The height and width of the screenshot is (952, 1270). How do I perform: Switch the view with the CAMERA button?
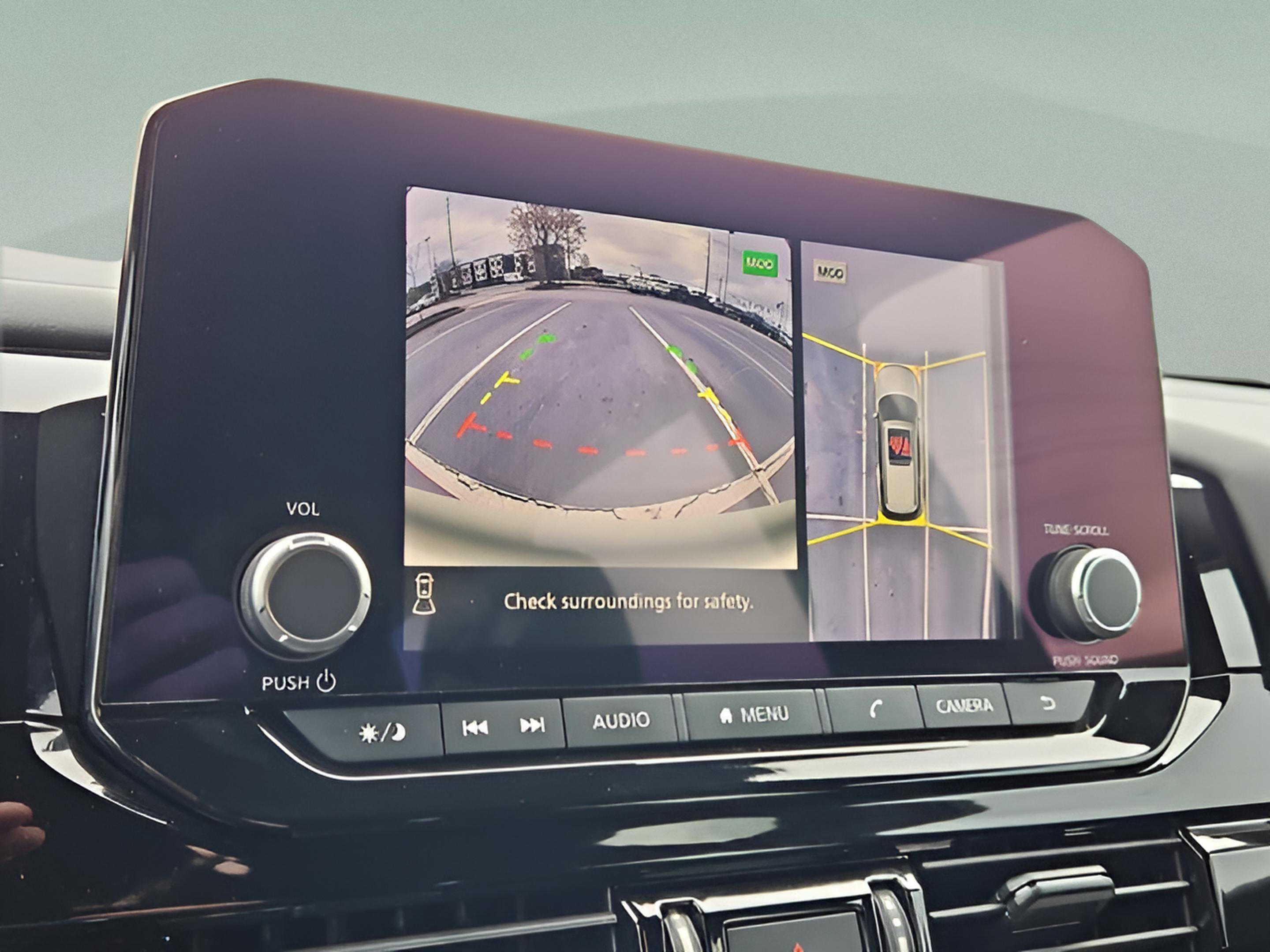(964, 706)
